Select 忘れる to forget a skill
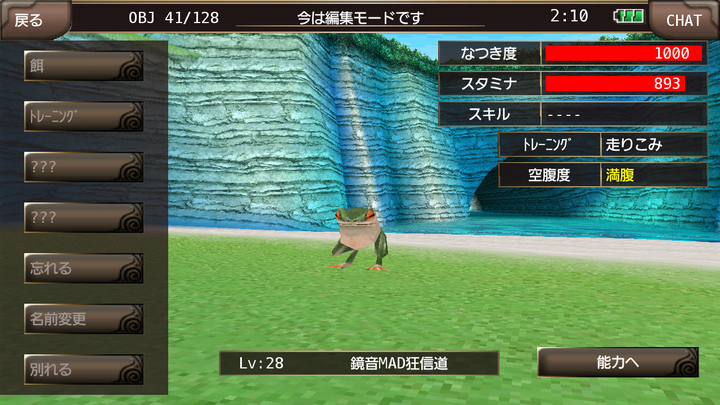Viewport: 720px width, 405px height. [84, 268]
